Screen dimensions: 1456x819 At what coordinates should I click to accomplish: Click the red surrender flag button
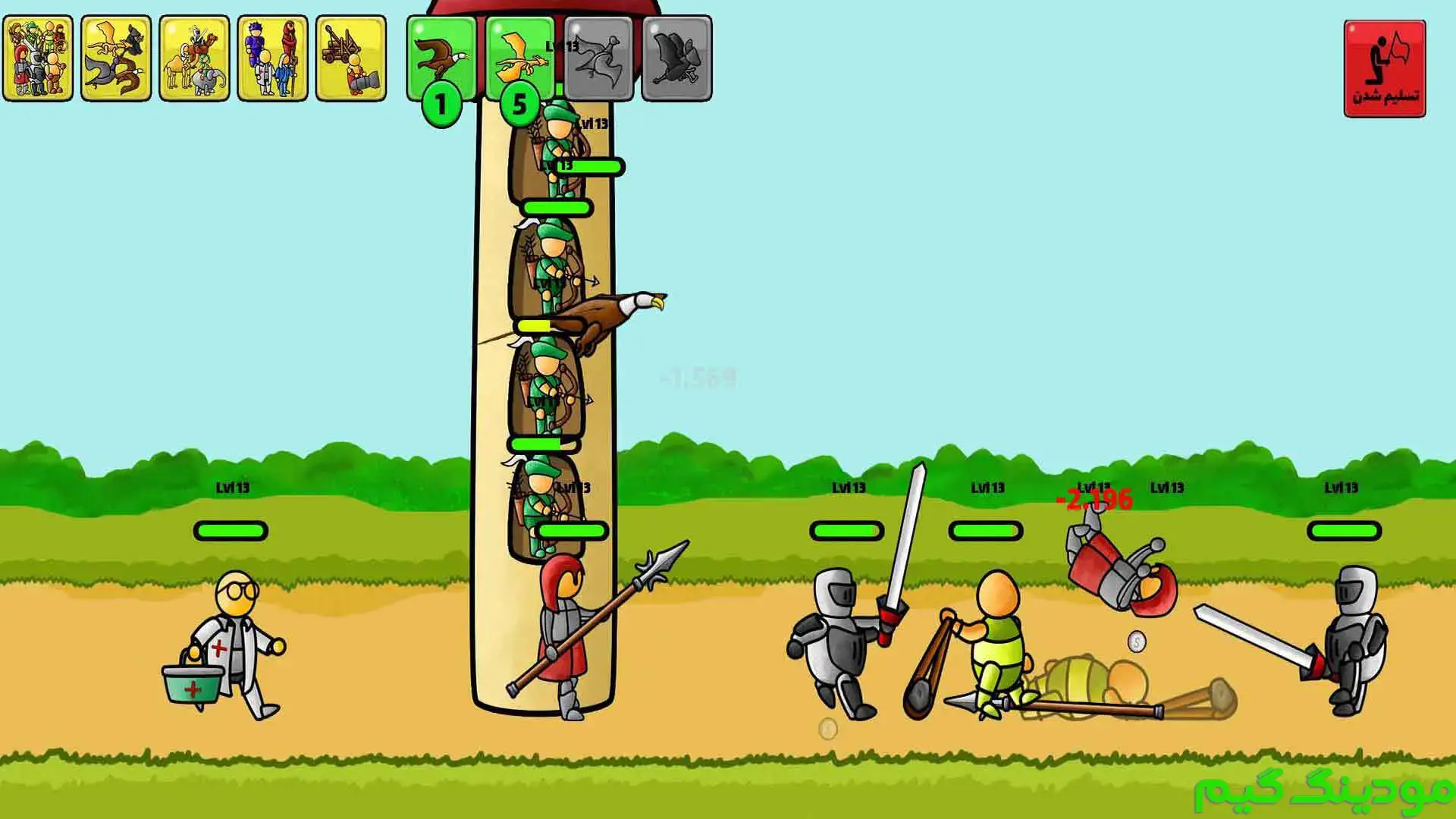(1385, 68)
